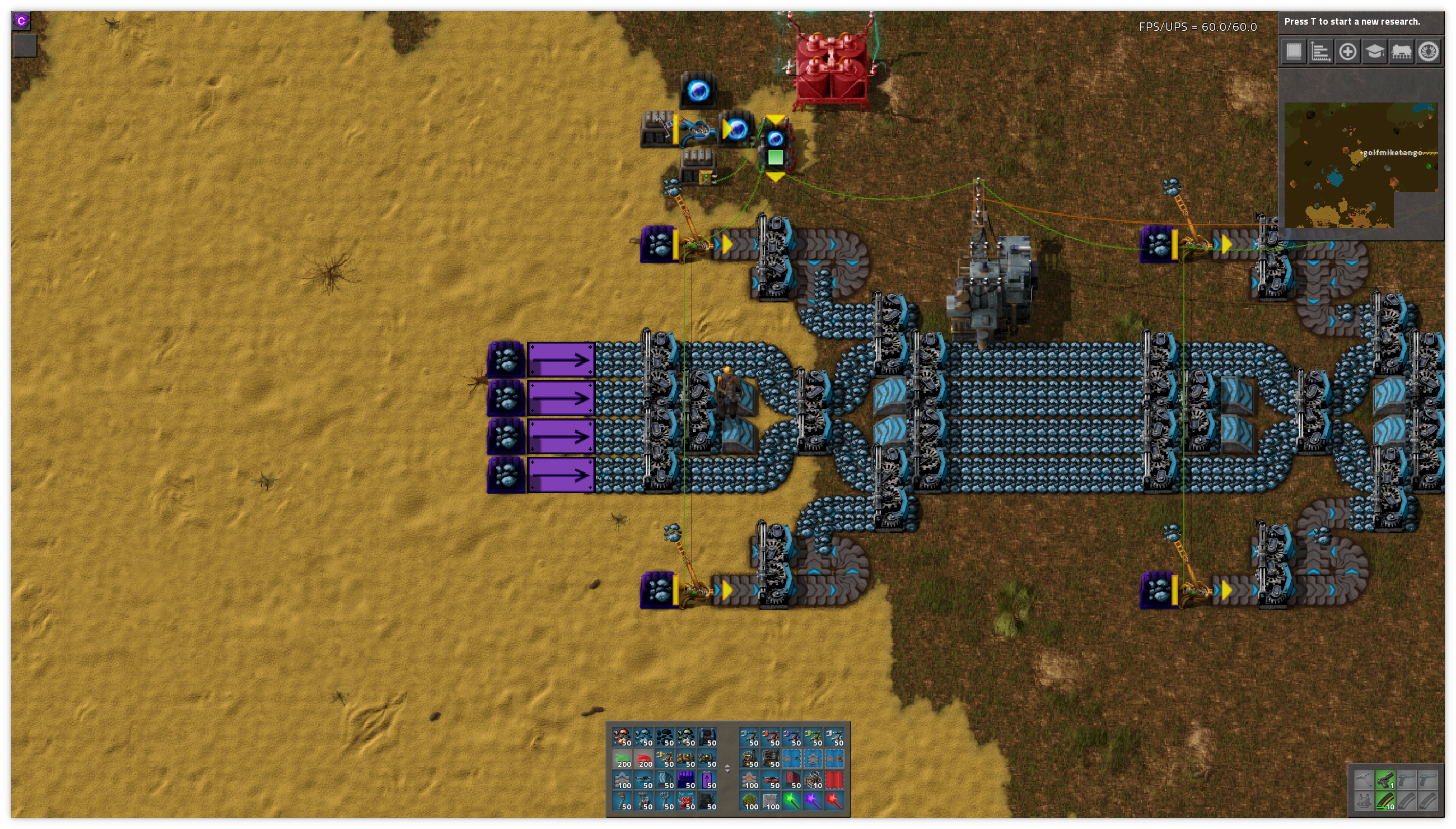The height and width of the screenshot is (829, 1456).
Task: Click on the minimap
Action: click(x=1360, y=165)
